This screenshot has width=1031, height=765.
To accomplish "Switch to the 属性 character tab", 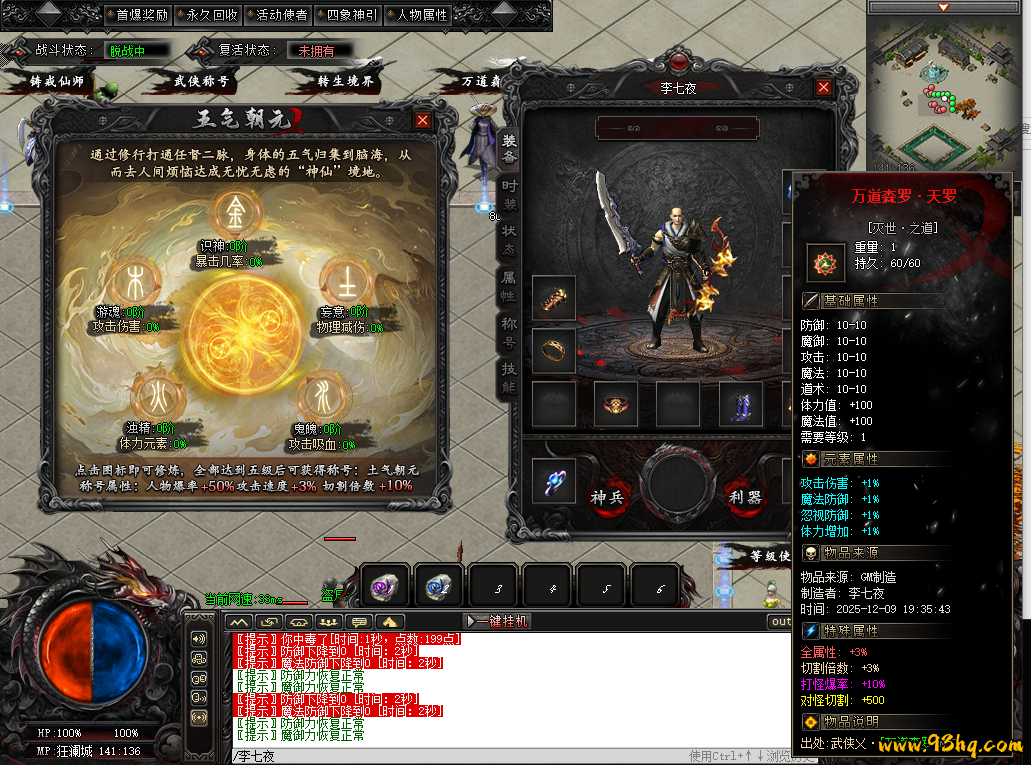I will coord(510,289).
